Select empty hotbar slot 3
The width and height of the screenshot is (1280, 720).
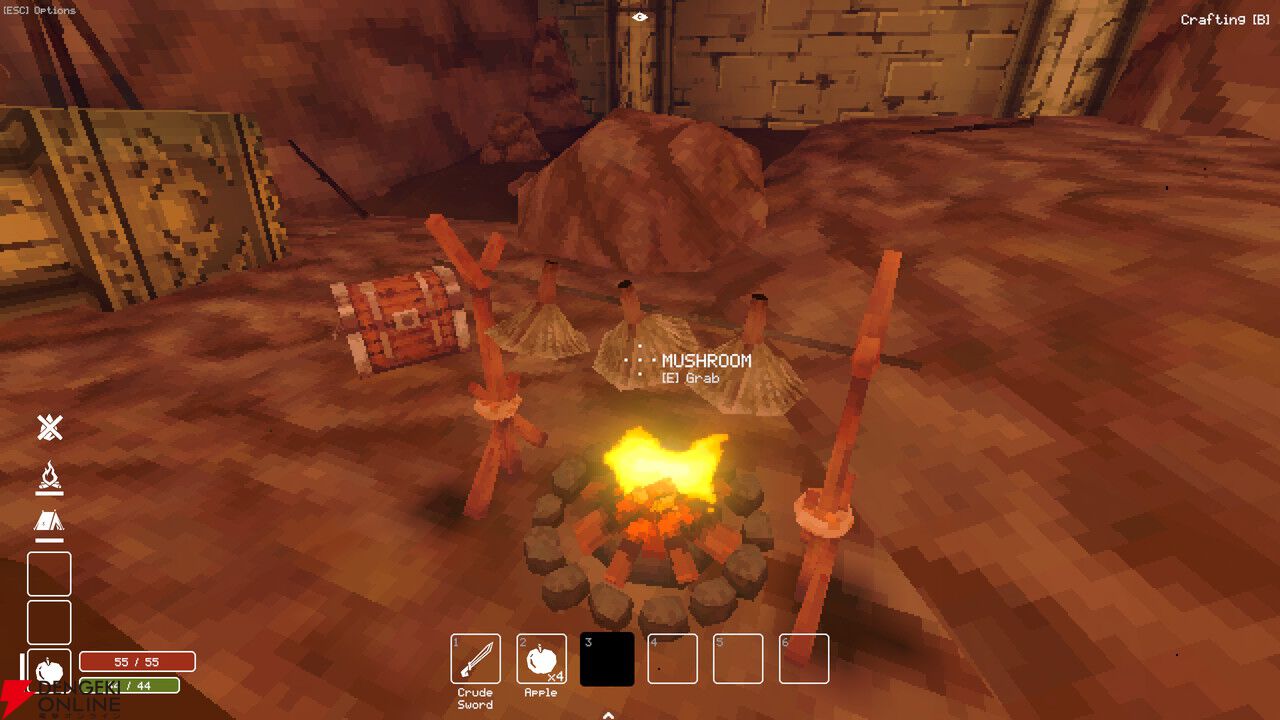(605, 658)
